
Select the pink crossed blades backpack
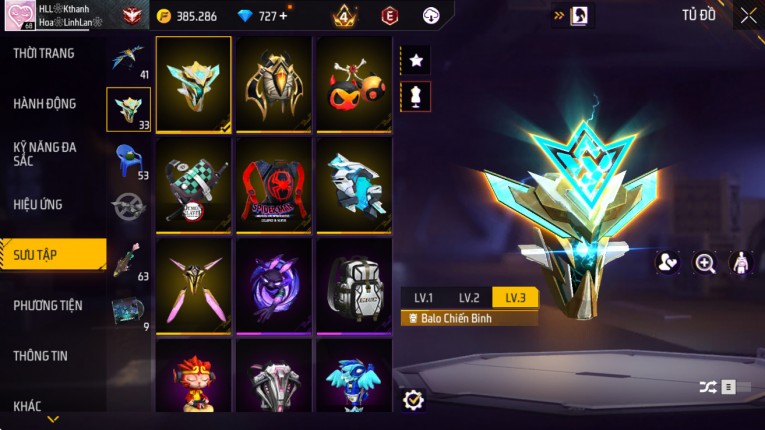point(194,285)
